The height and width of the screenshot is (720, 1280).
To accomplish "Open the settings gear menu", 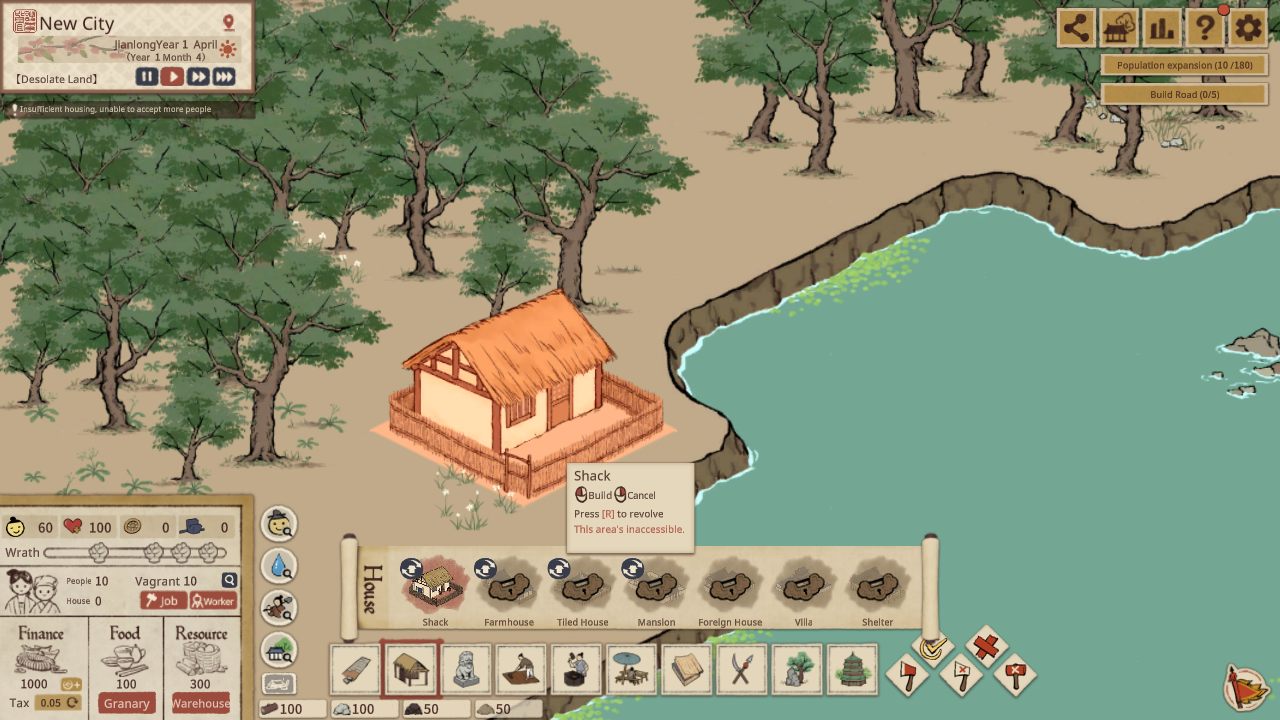I will 1247,28.
